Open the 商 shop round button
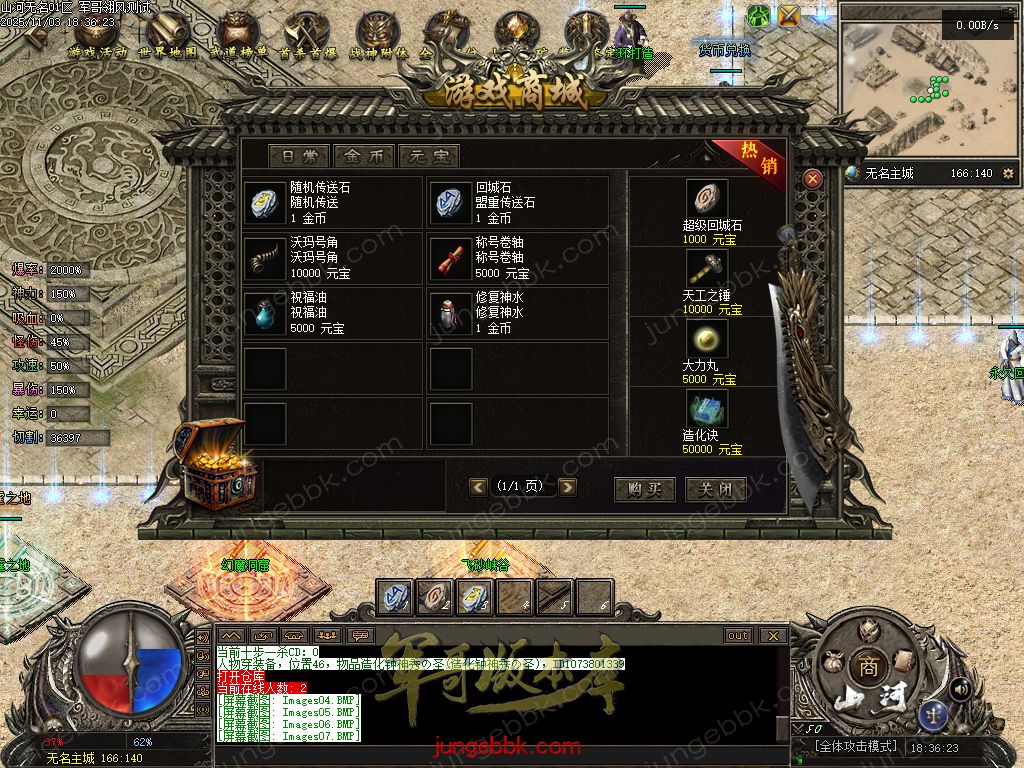Viewport: 1024px width, 768px height. click(x=868, y=669)
